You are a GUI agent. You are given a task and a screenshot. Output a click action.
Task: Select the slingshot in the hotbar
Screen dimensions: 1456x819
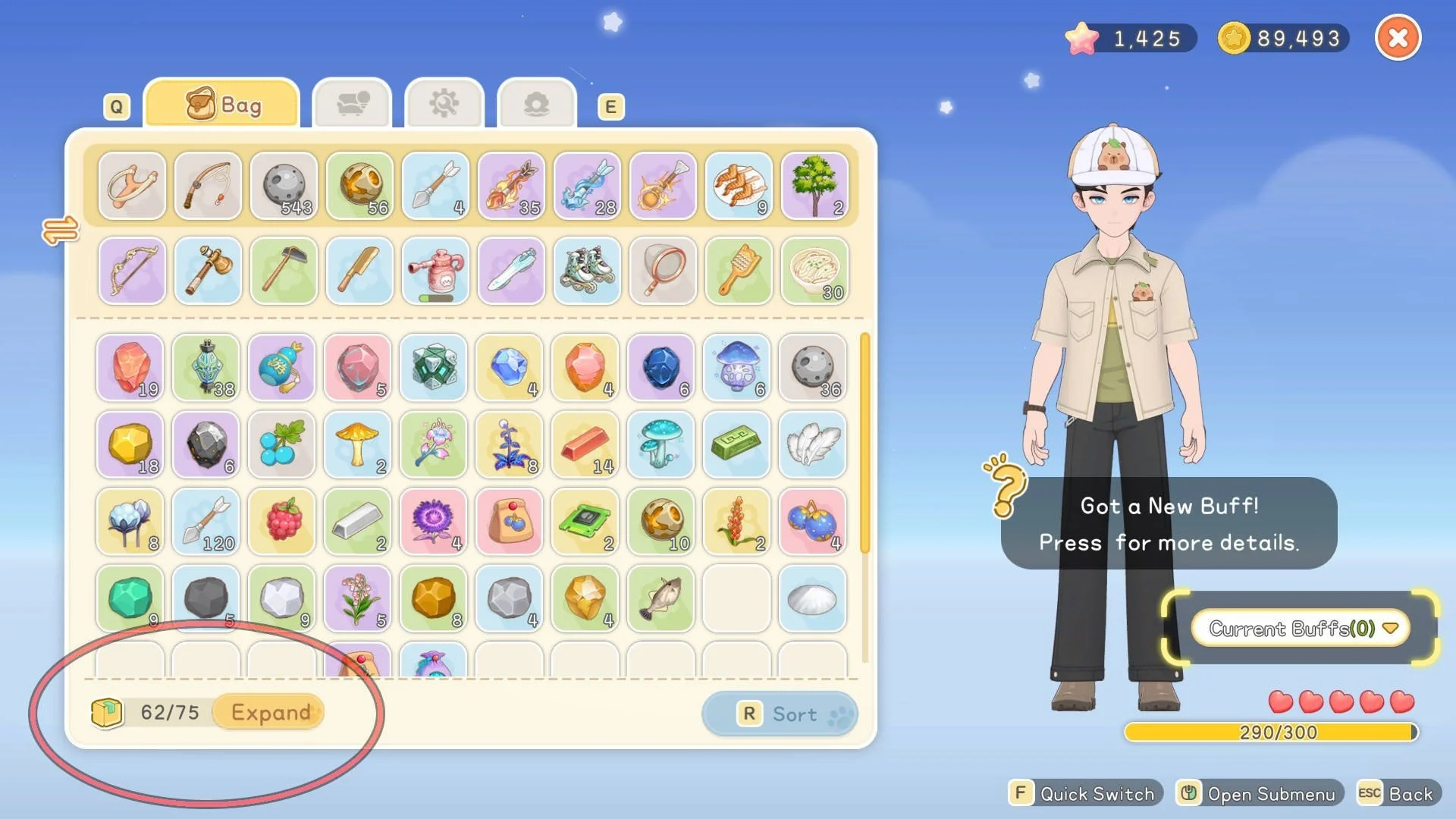coord(131,187)
